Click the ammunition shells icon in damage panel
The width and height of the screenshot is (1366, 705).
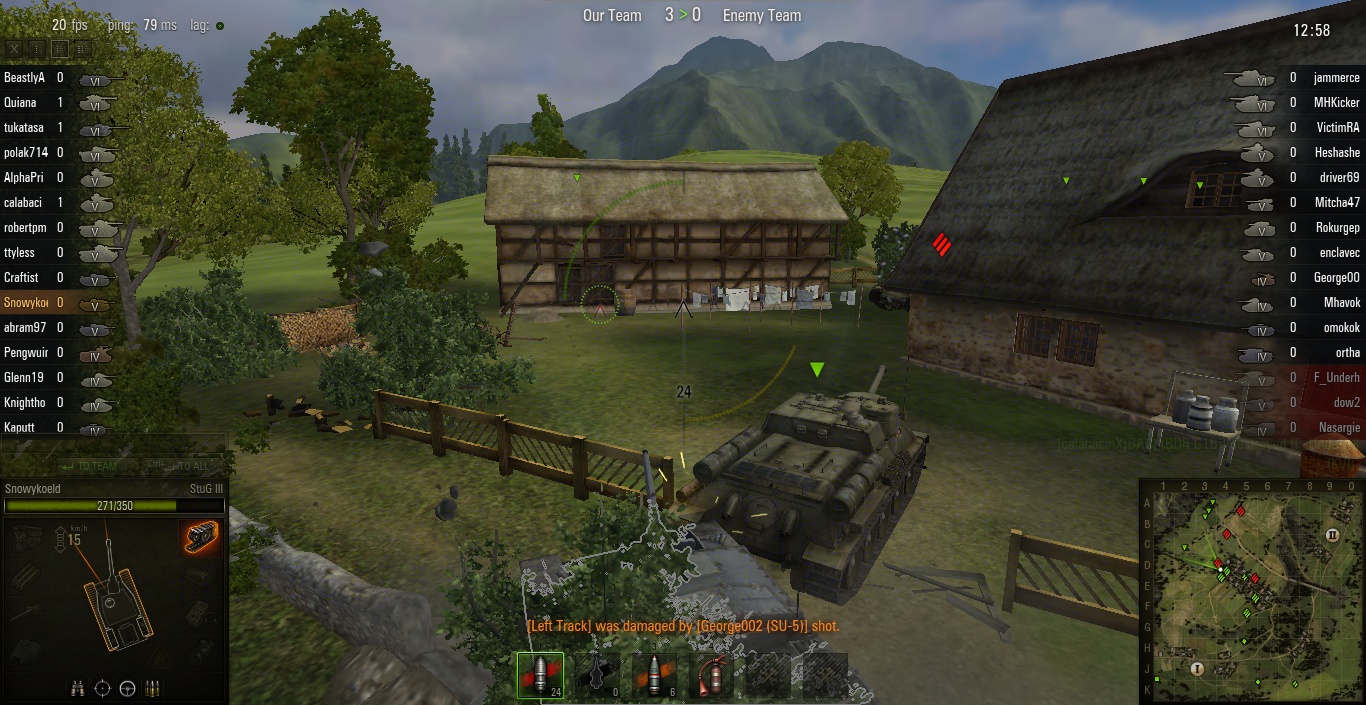pos(152,688)
